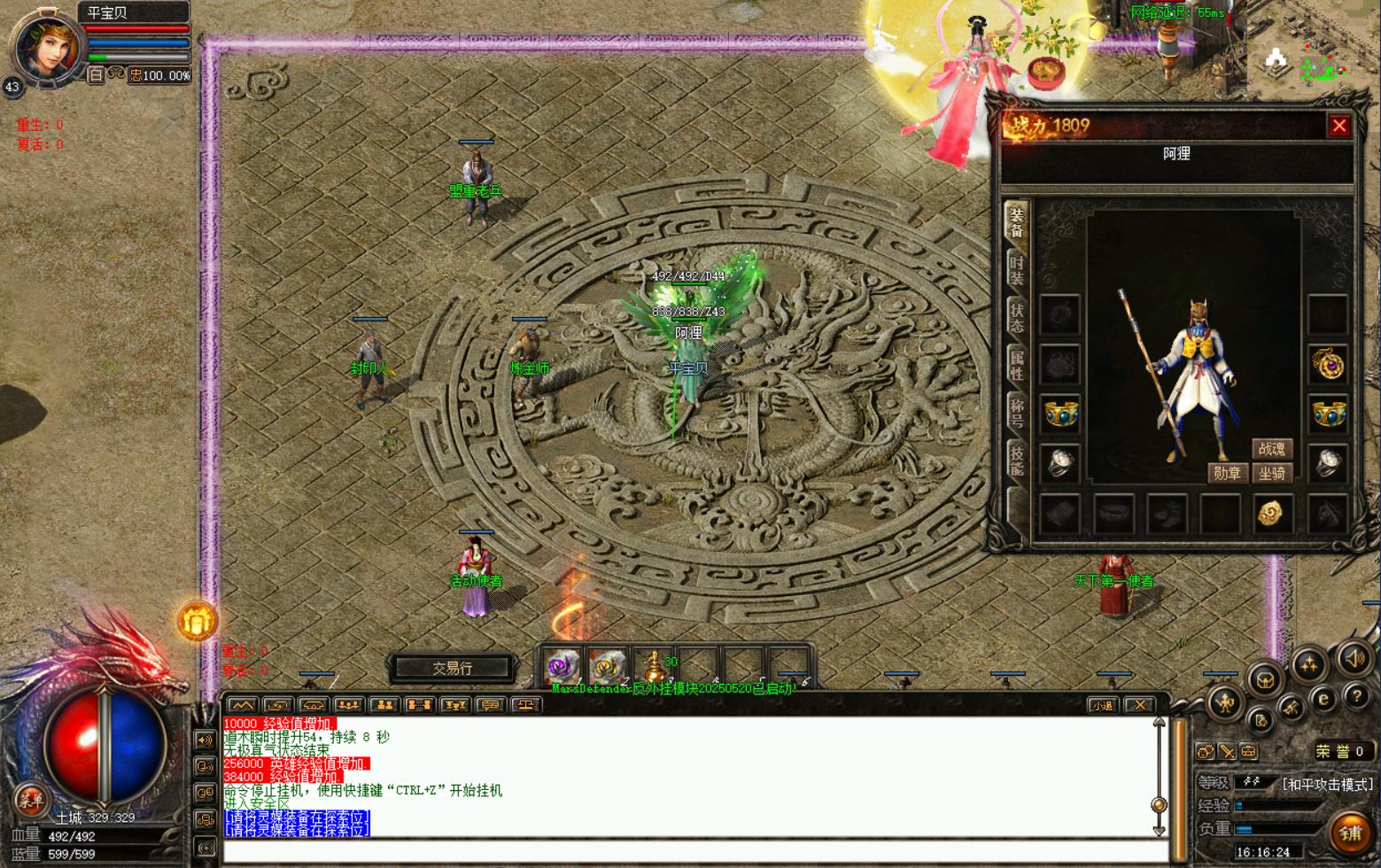This screenshot has height=868, width=1381.
Task: Show the 技能 tab
Action: (x=1016, y=461)
